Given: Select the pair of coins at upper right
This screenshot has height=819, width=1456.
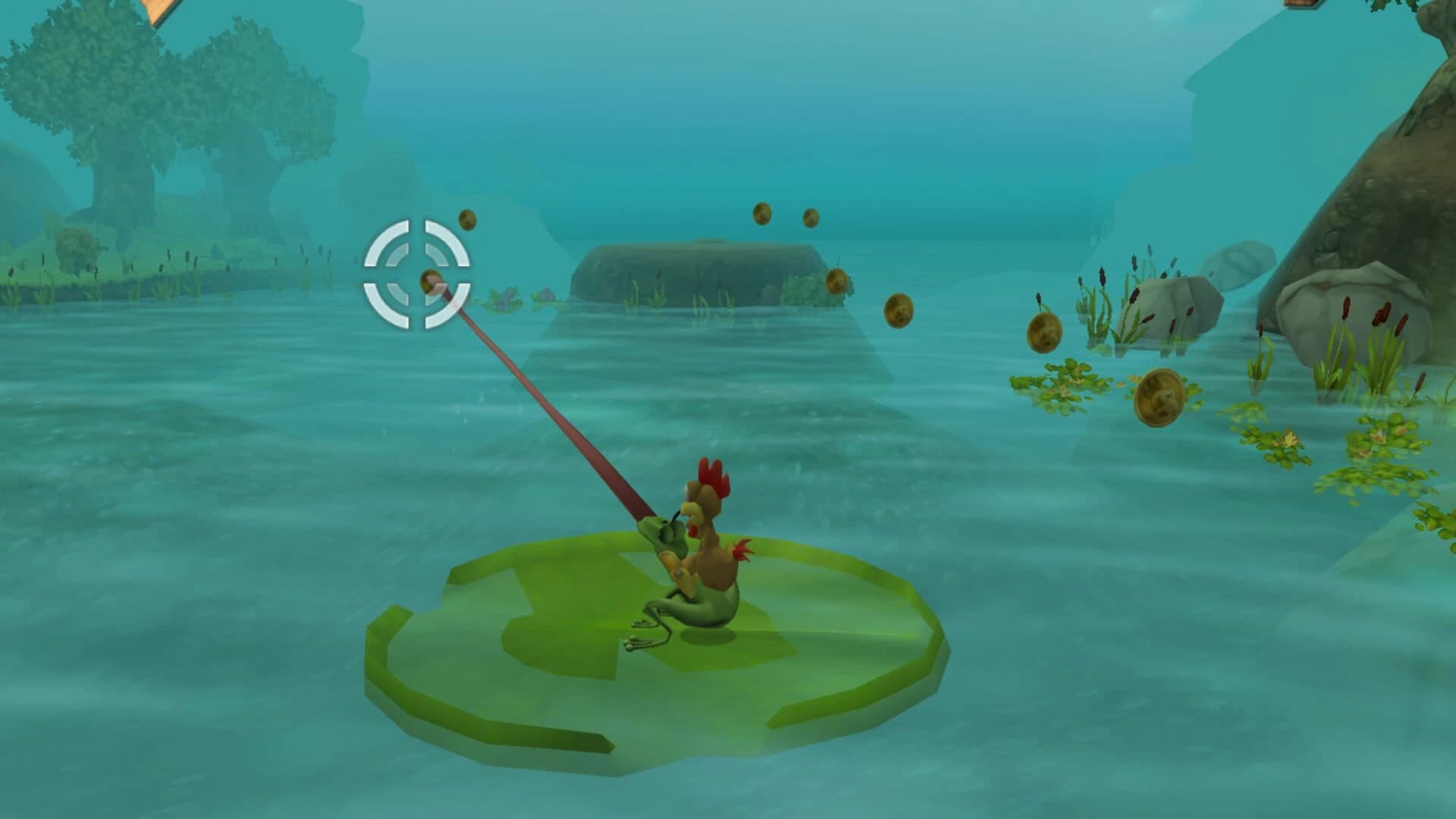Looking at the screenshot, I should click(785, 218).
